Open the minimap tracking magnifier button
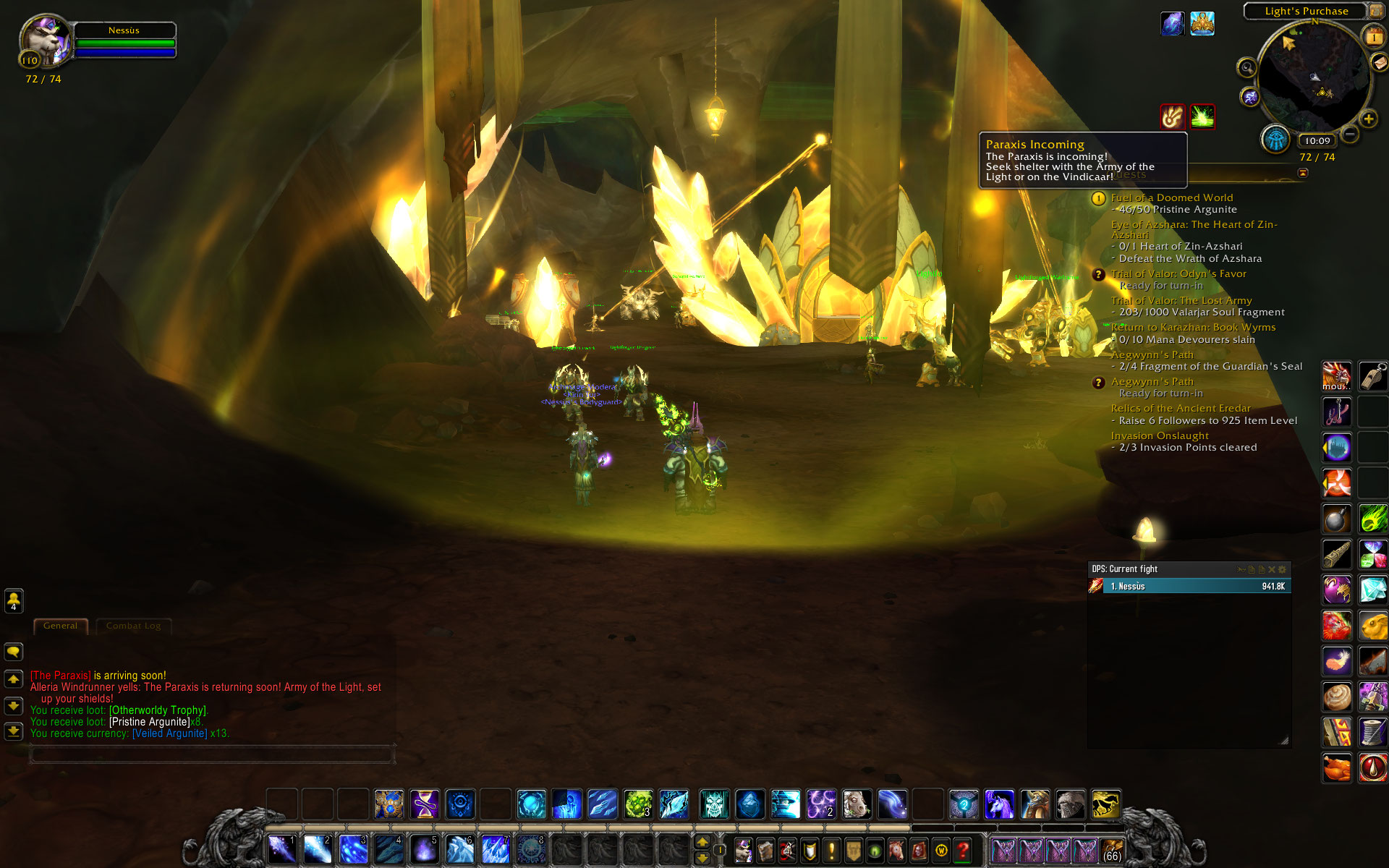The width and height of the screenshot is (1389, 868). [1246, 68]
